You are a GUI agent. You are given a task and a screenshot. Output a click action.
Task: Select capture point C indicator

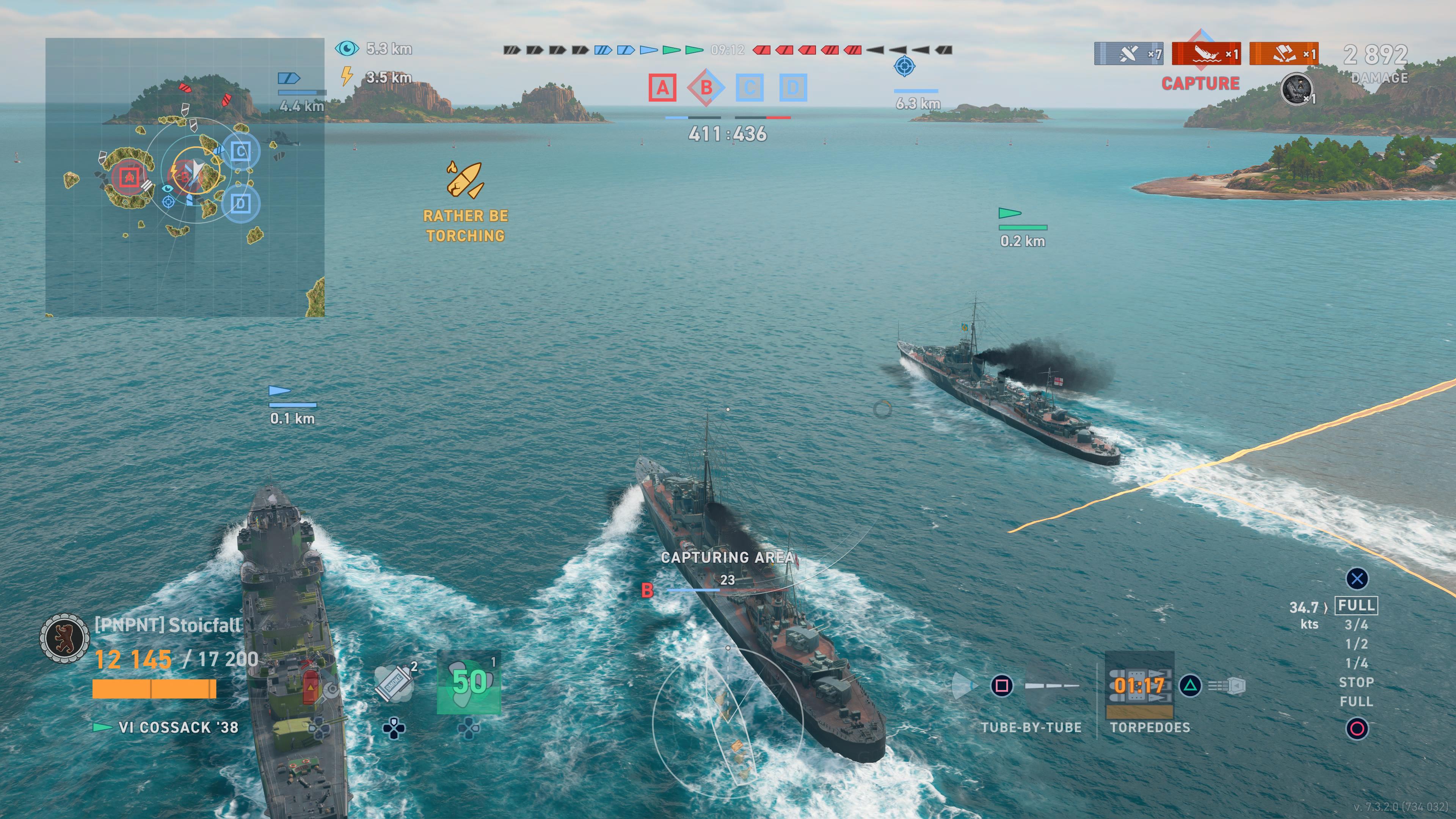[750, 88]
